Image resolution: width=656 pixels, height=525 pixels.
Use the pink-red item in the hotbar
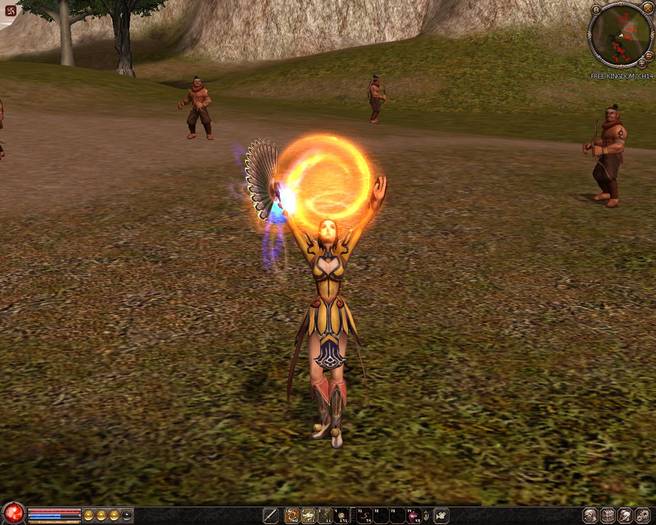pos(413,516)
